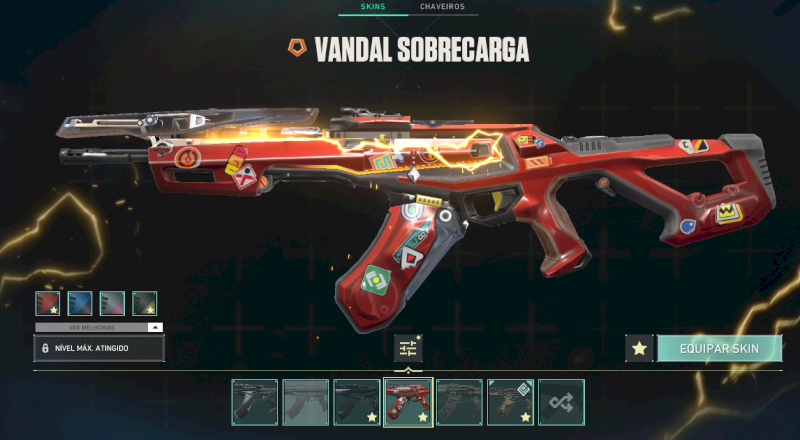Toggle the favorite star button
This screenshot has height=440, width=800.
click(x=640, y=348)
